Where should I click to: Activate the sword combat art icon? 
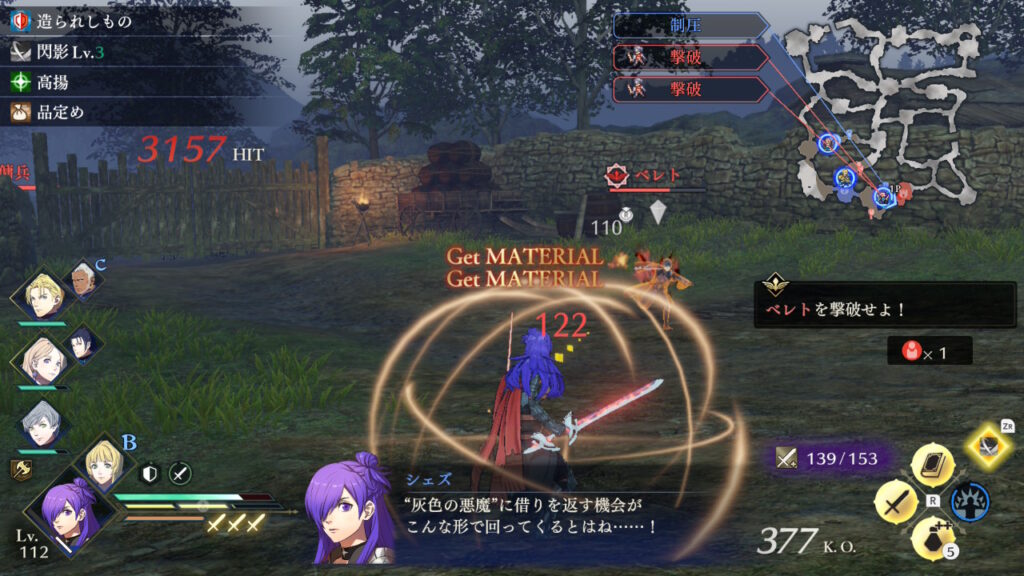click(895, 502)
